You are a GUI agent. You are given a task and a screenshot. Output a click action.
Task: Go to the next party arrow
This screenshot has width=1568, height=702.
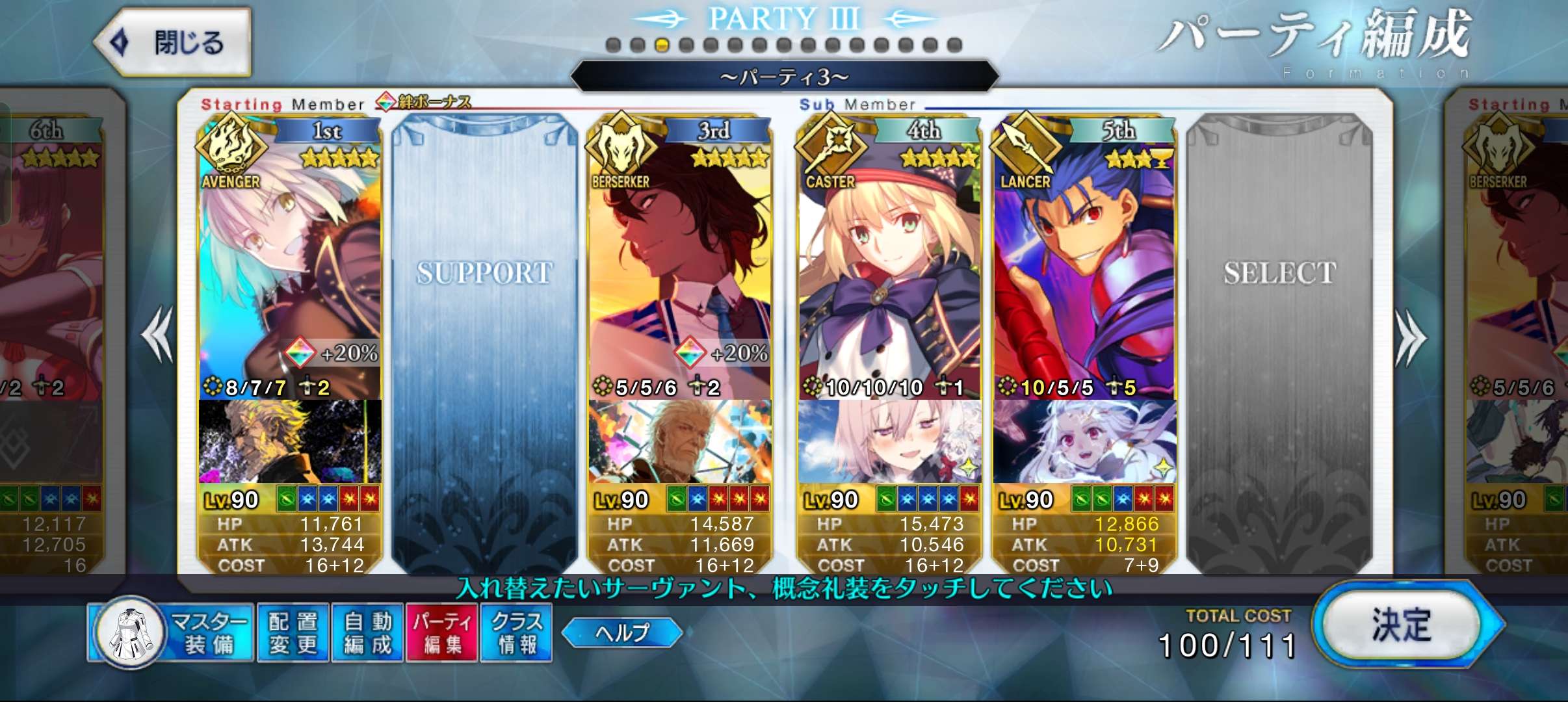point(1409,337)
